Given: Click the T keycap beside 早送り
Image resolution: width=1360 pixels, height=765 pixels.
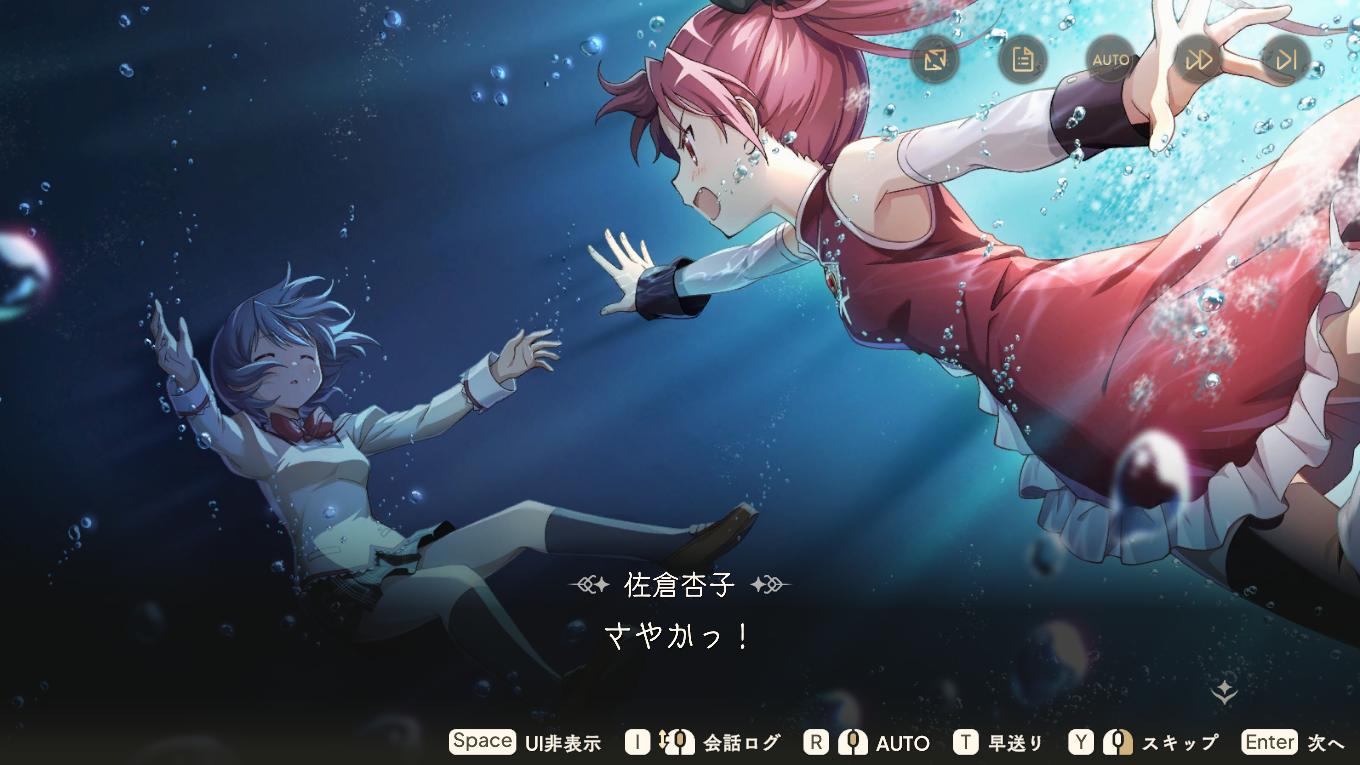Looking at the screenshot, I should (964, 742).
